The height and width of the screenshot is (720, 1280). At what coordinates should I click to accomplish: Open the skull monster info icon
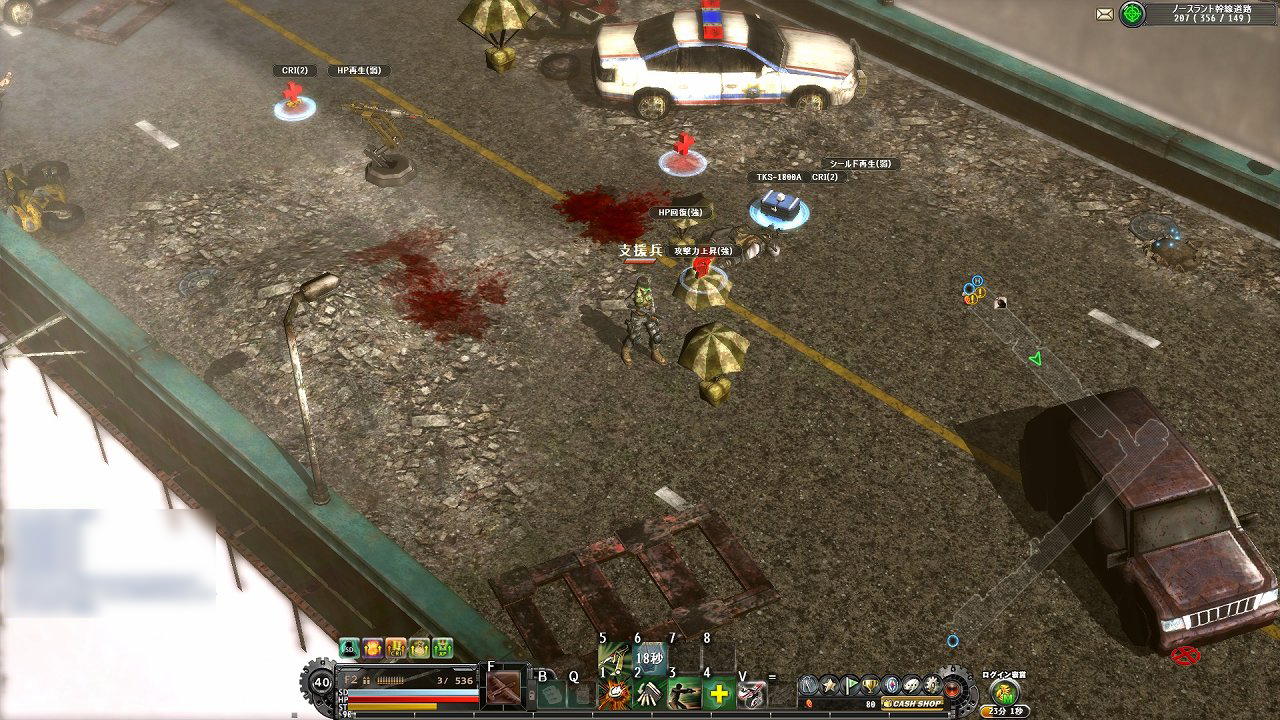pos(911,685)
